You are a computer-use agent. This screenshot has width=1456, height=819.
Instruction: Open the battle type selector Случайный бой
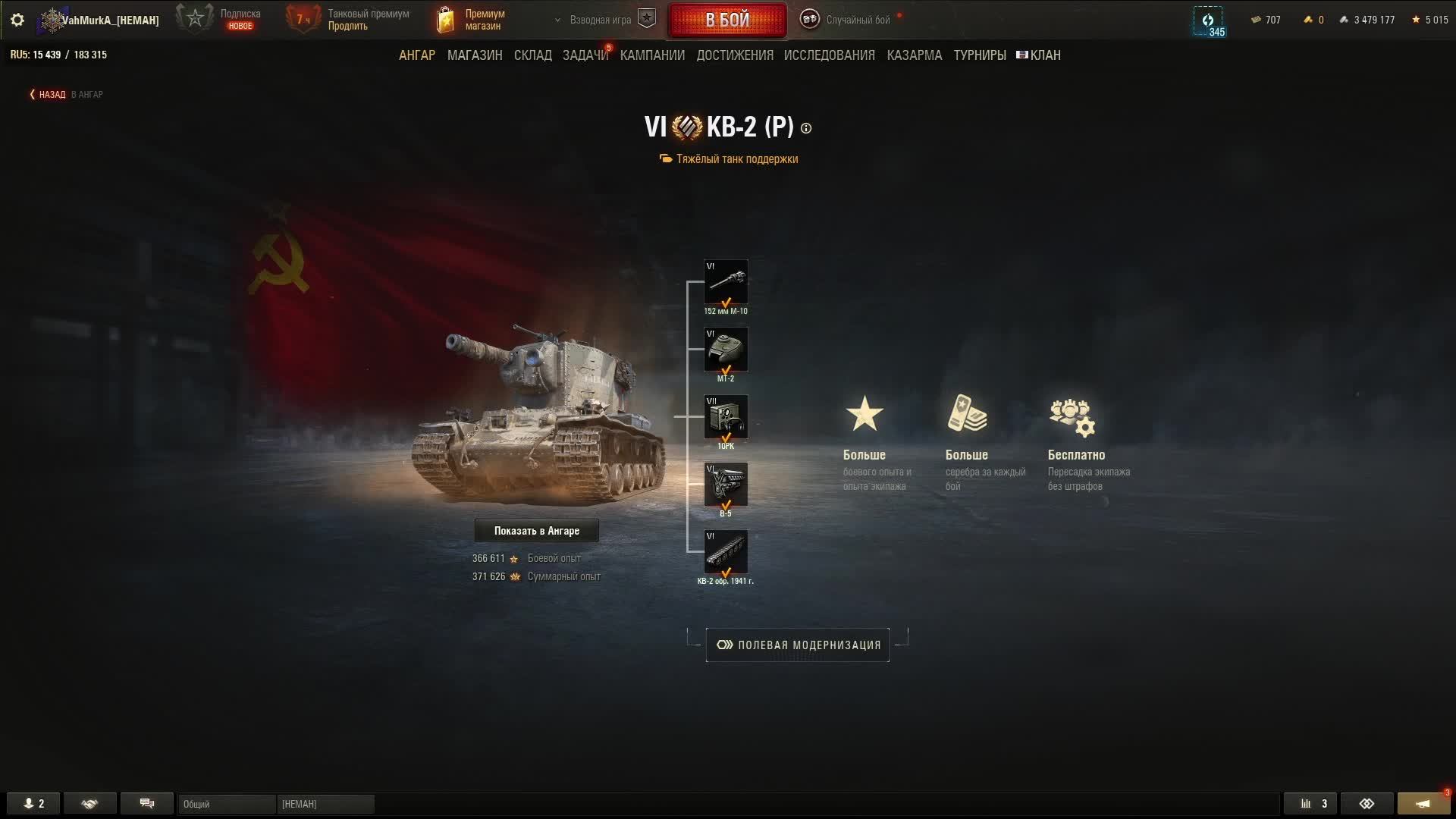coord(849,20)
